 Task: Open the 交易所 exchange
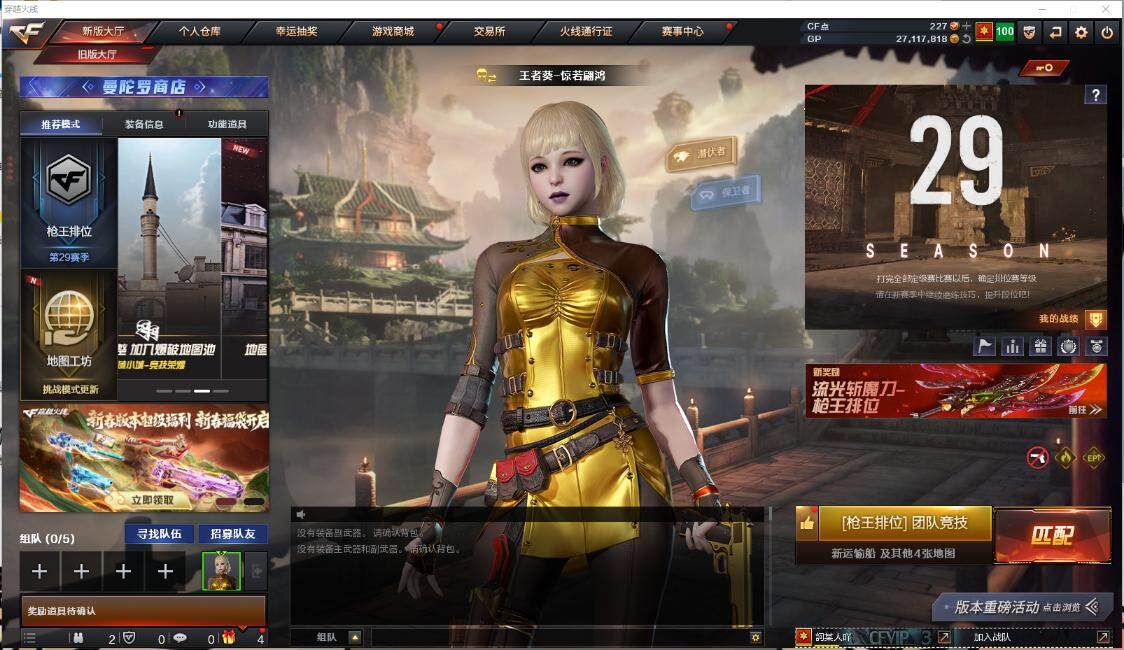[489, 31]
